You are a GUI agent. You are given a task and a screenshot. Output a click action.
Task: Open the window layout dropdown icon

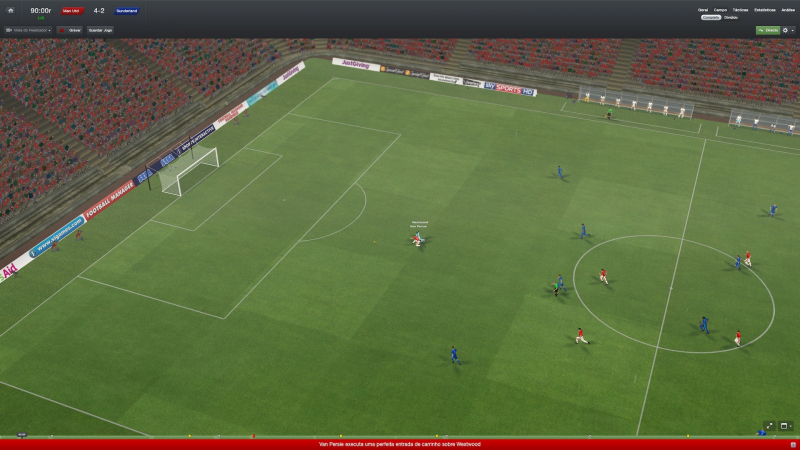[x=786, y=426]
